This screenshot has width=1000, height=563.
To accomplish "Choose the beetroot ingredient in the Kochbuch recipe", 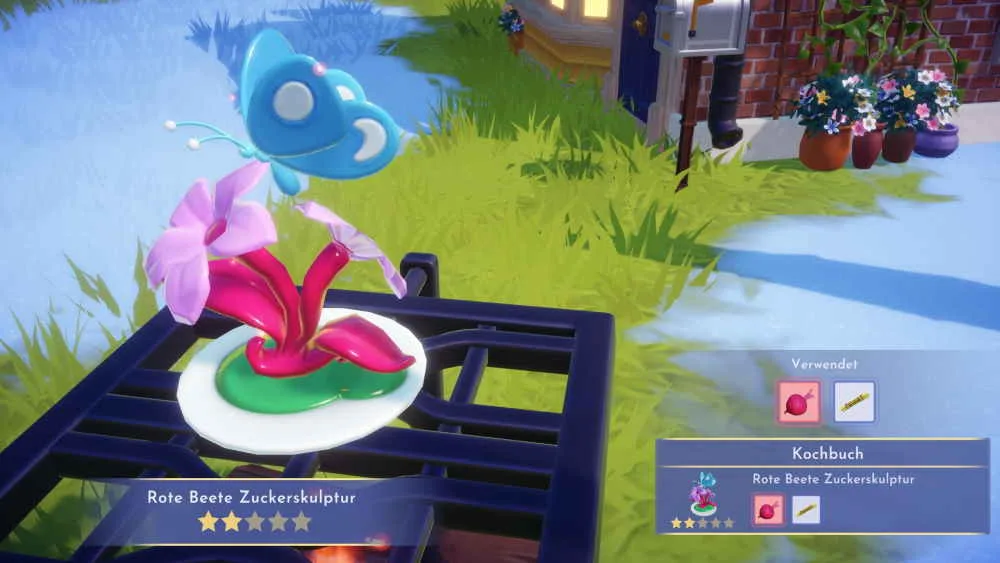I will tap(768, 510).
